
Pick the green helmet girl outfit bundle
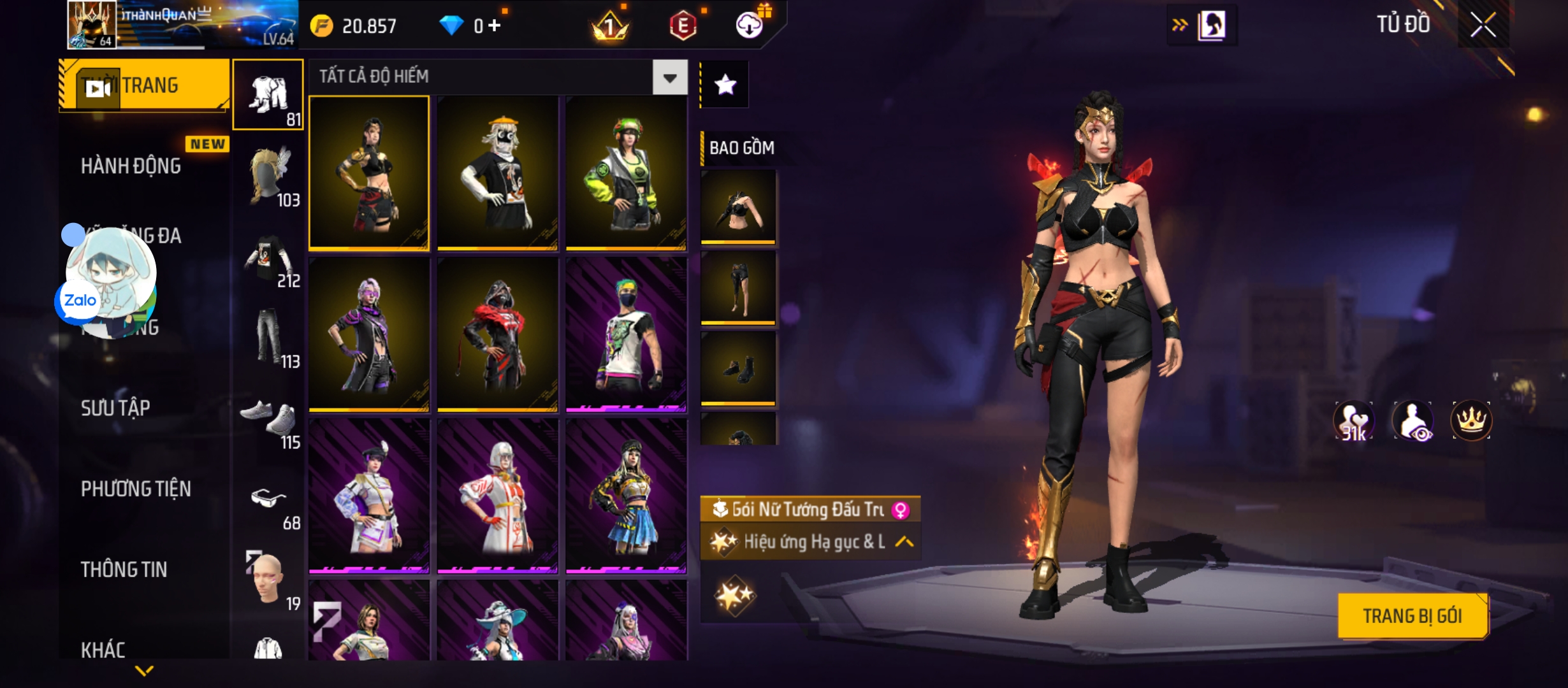[626, 173]
